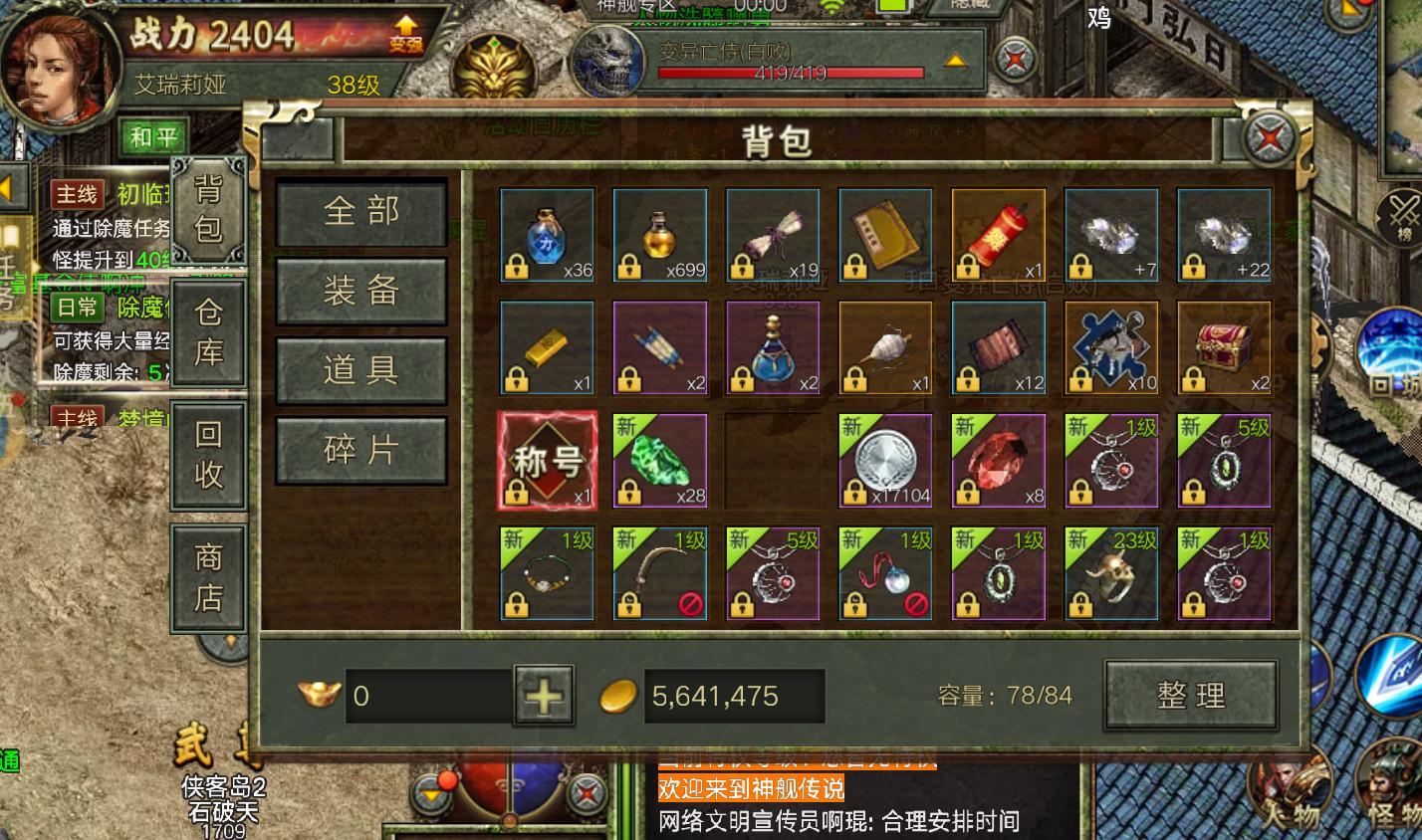
Task: Switch to the 碎片 fragments tab
Action: [360, 449]
